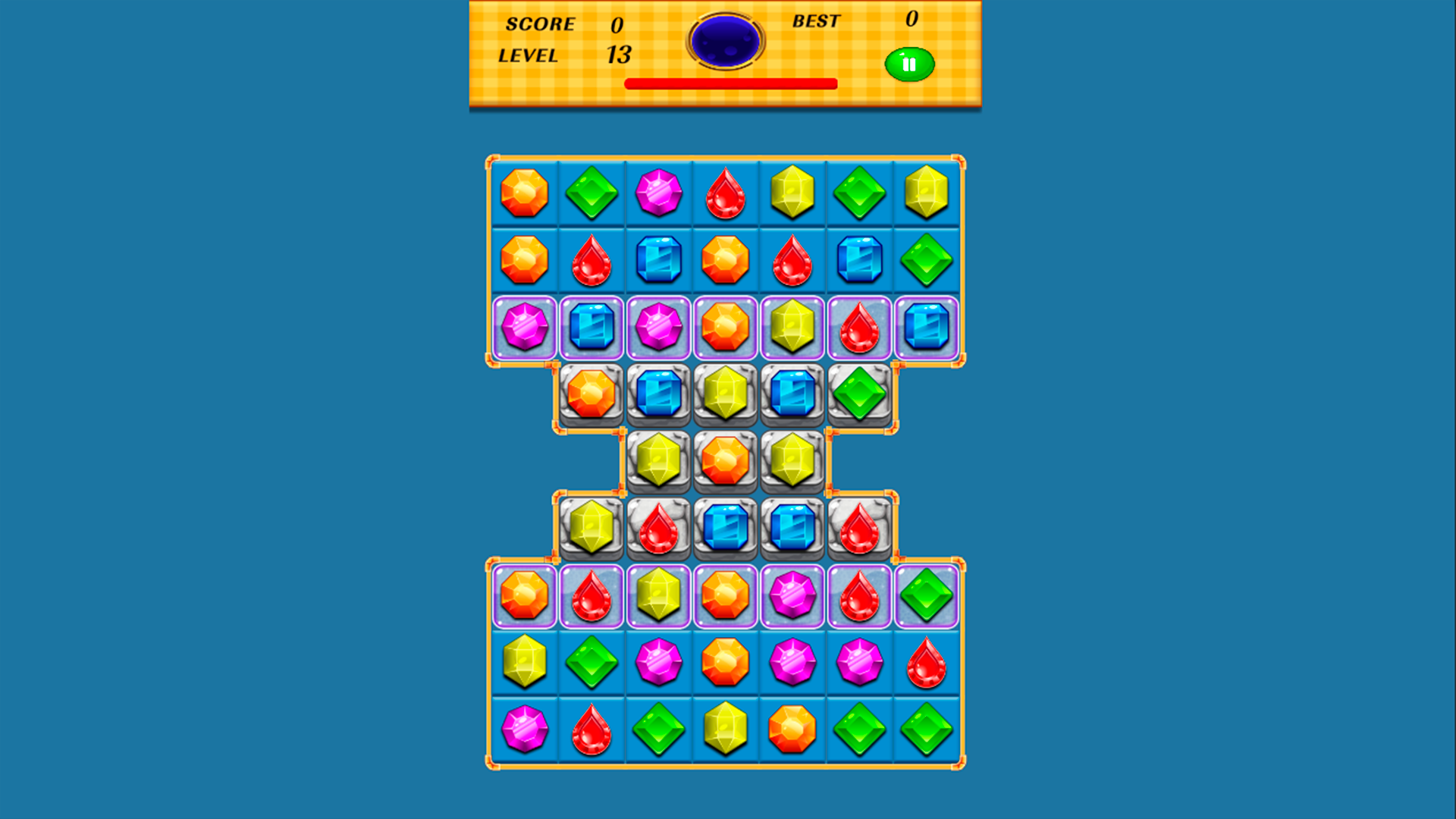Select the blue gem next to the red droplet stones

(725, 527)
